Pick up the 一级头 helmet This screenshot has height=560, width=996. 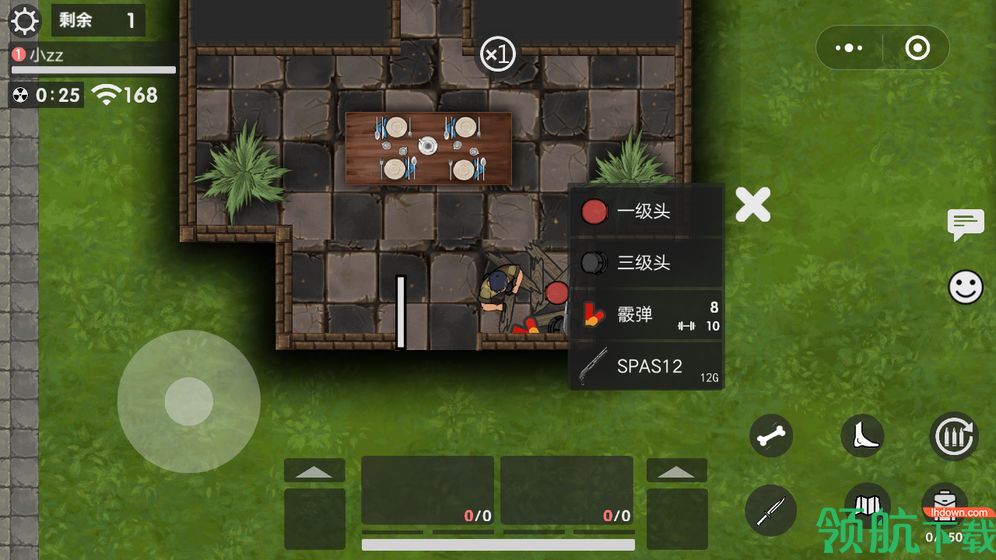(645, 211)
